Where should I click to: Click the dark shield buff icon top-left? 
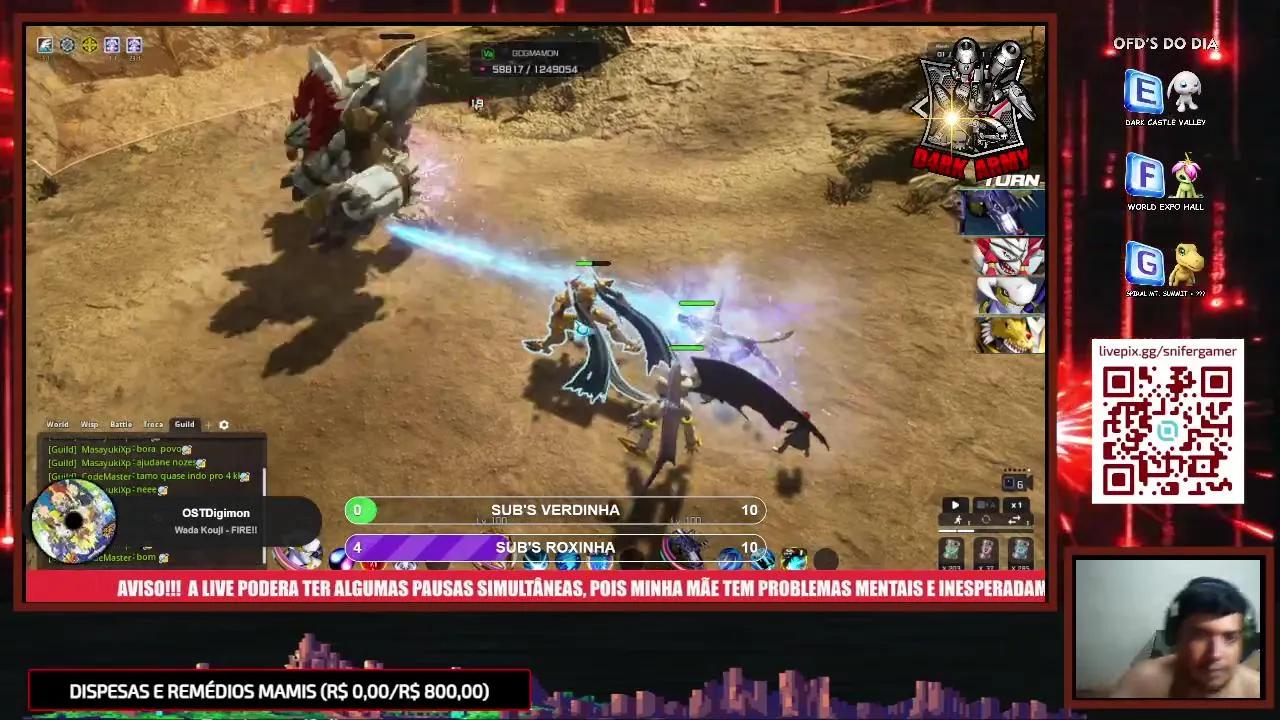[67, 44]
